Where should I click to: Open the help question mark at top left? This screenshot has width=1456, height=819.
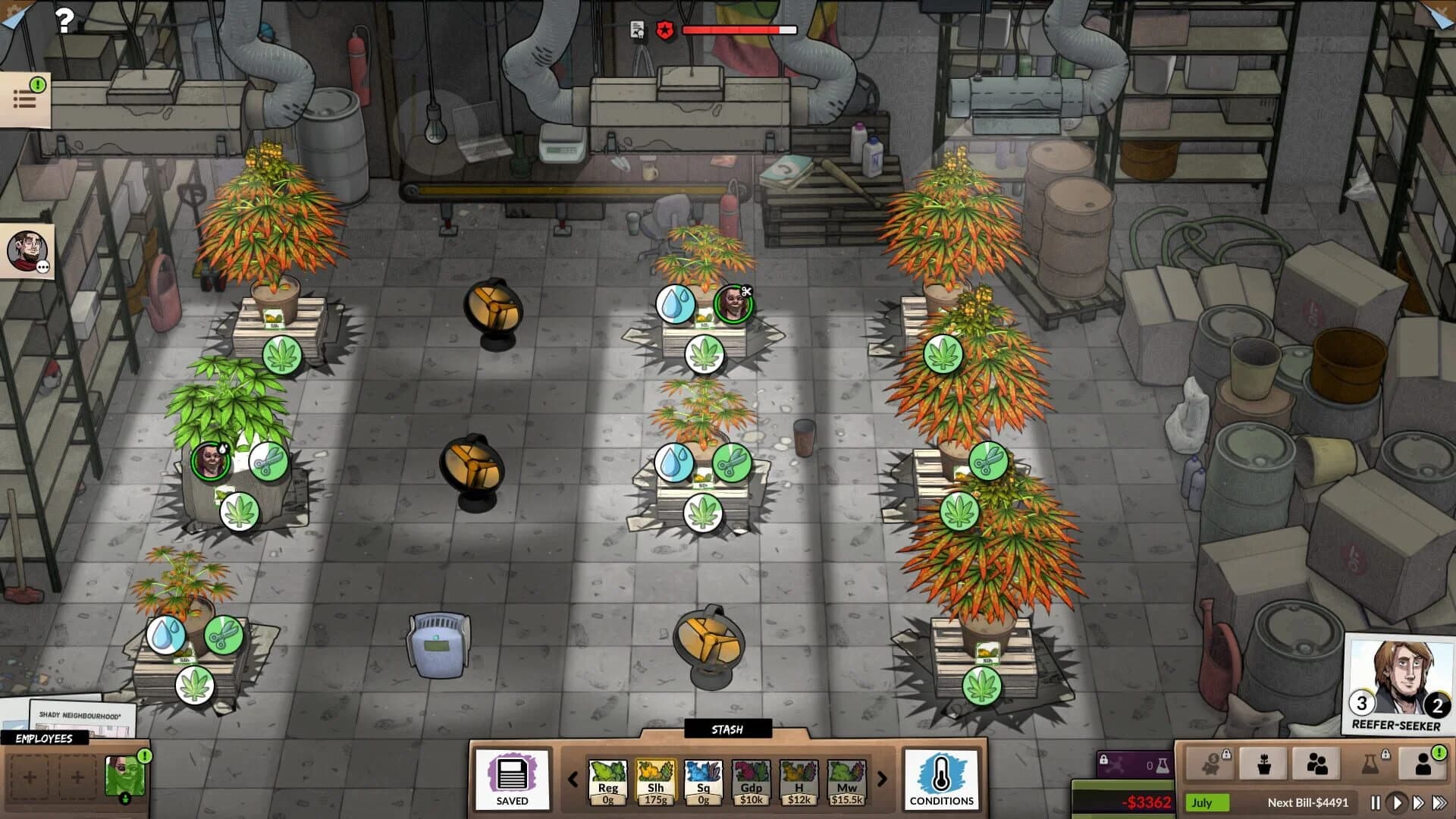pos(64,19)
